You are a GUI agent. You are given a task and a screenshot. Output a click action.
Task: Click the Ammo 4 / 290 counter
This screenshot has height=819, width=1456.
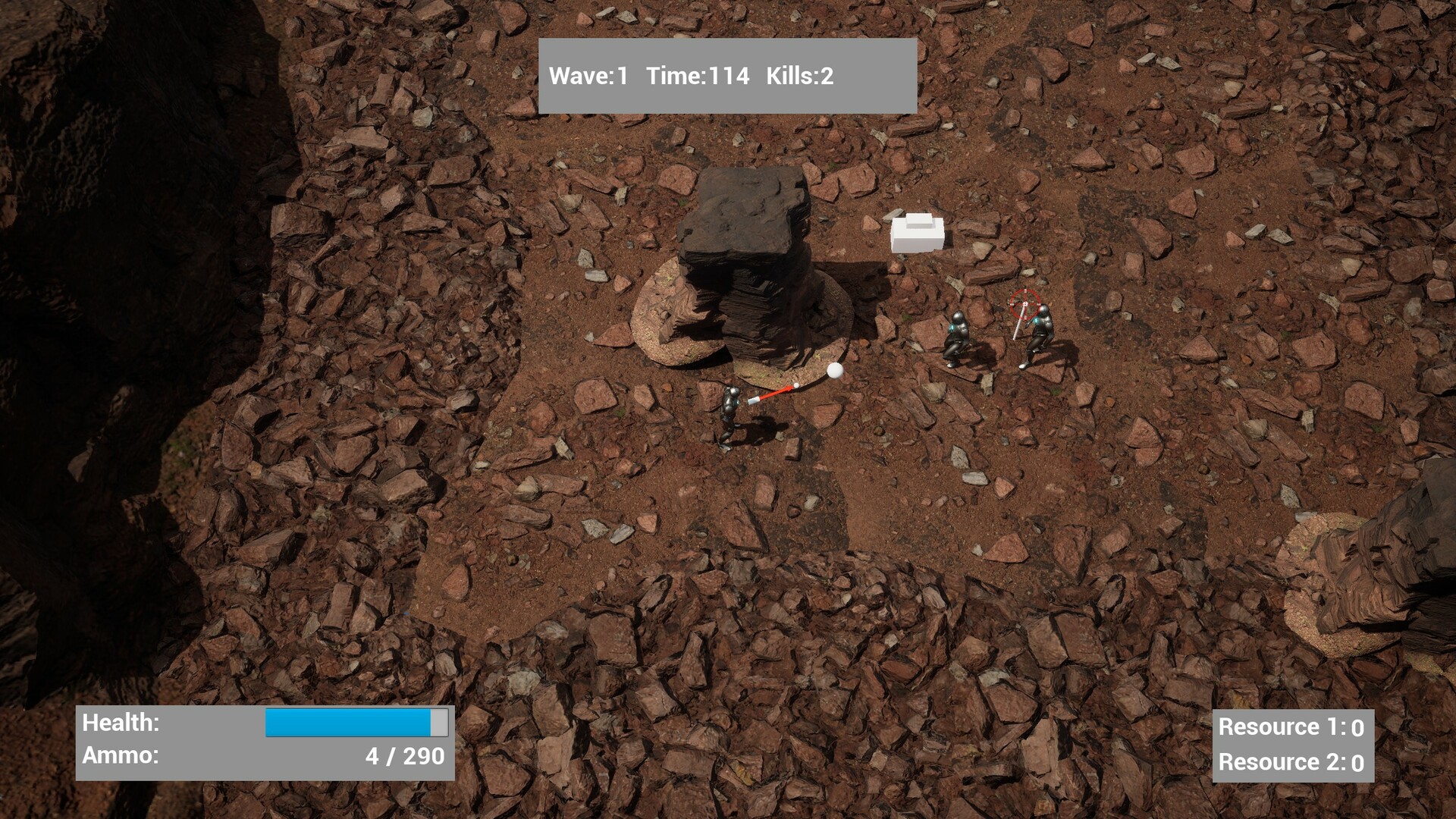tap(402, 755)
